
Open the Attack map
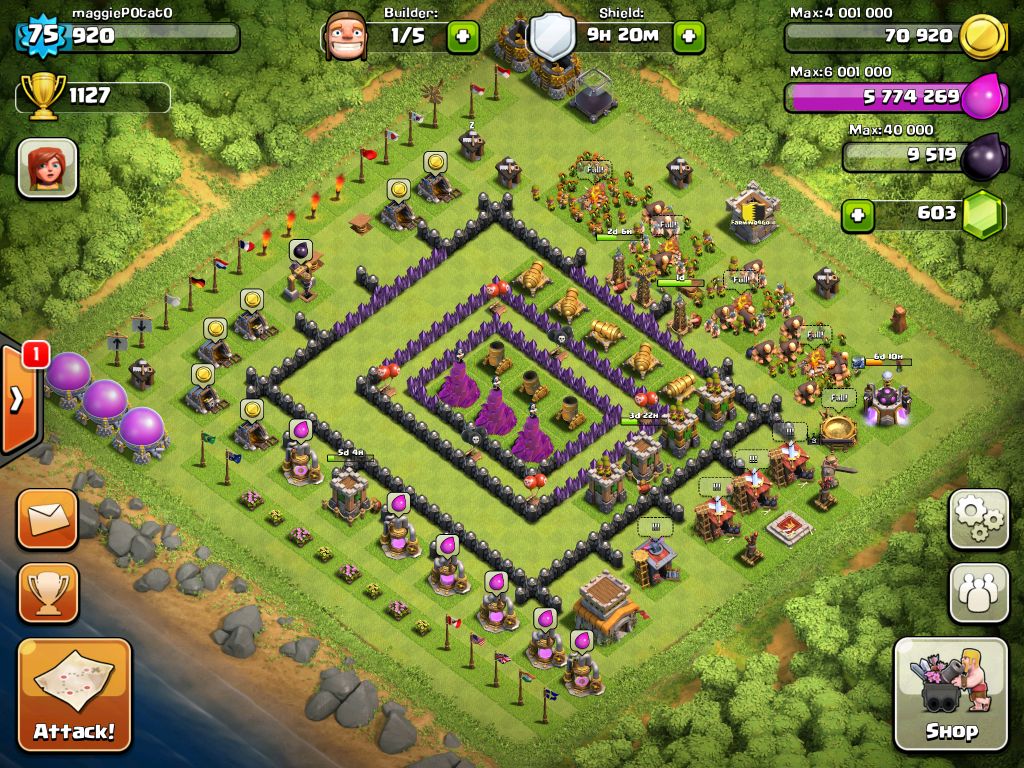coord(74,693)
